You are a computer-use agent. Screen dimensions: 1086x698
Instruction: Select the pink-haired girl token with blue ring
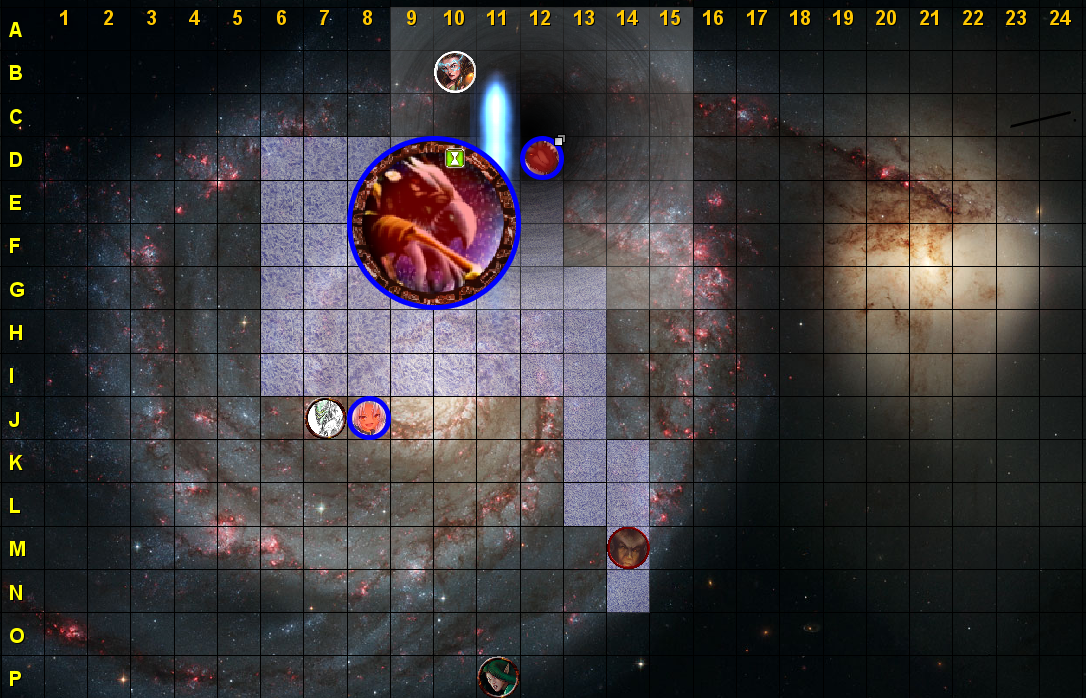(x=369, y=418)
